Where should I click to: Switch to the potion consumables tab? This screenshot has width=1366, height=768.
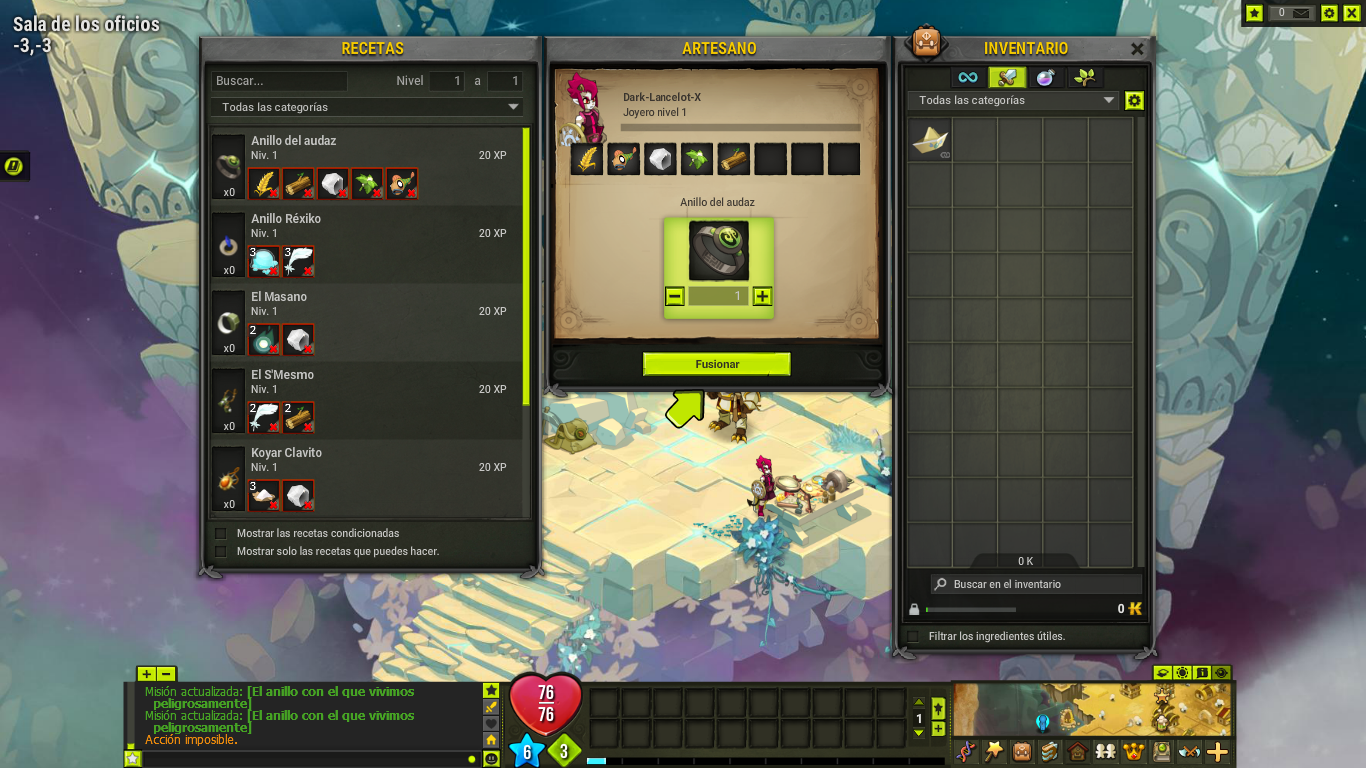[1045, 77]
